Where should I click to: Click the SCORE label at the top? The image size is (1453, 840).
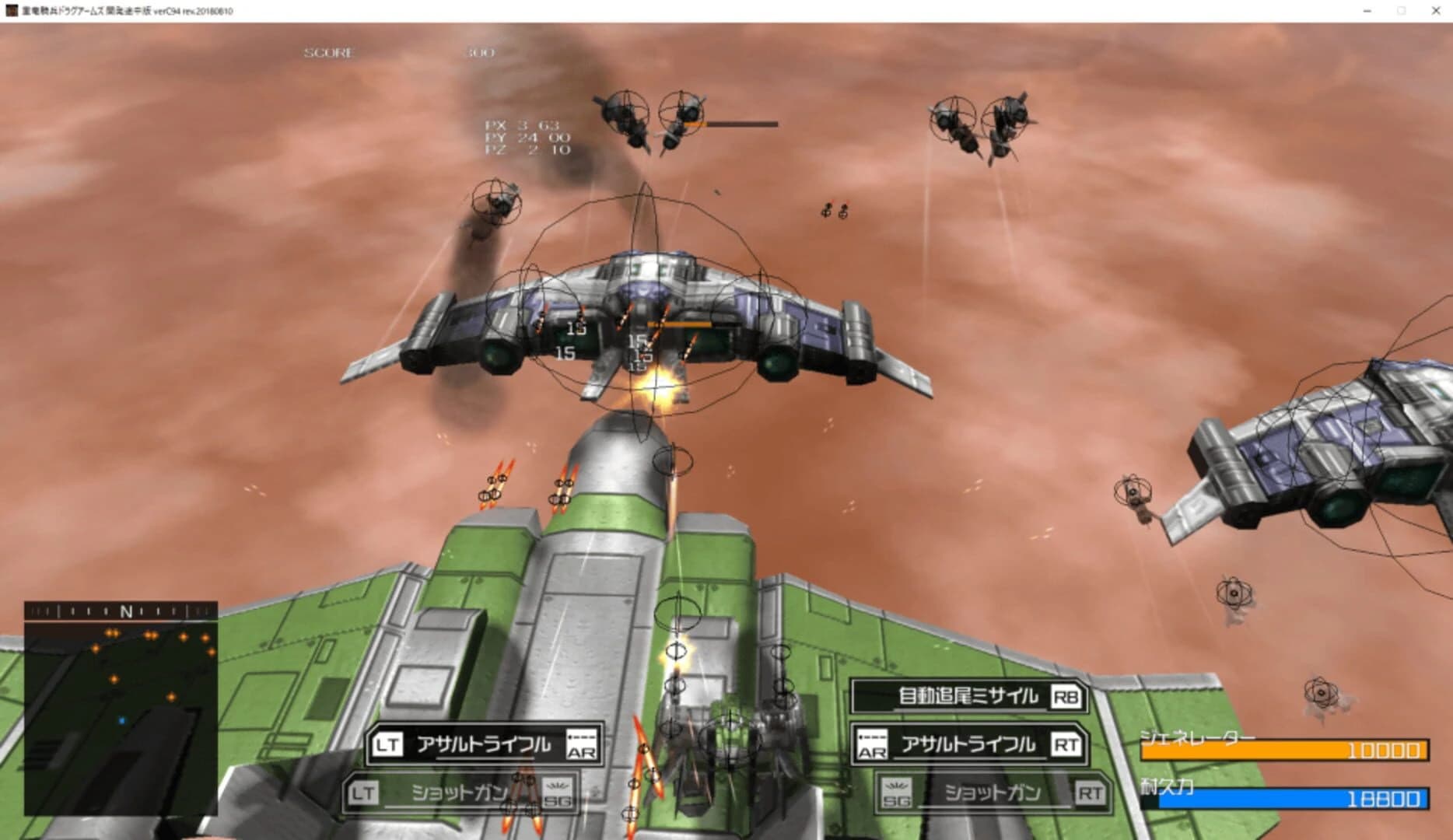coord(328,53)
